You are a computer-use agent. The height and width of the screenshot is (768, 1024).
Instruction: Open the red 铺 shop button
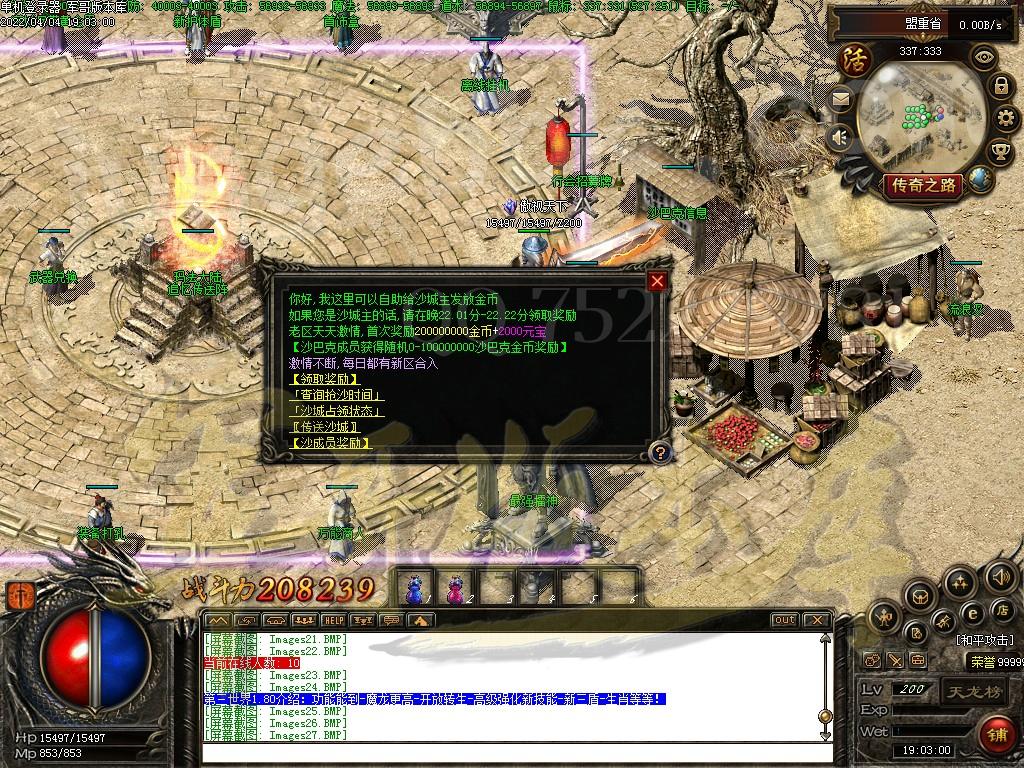point(994,735)
